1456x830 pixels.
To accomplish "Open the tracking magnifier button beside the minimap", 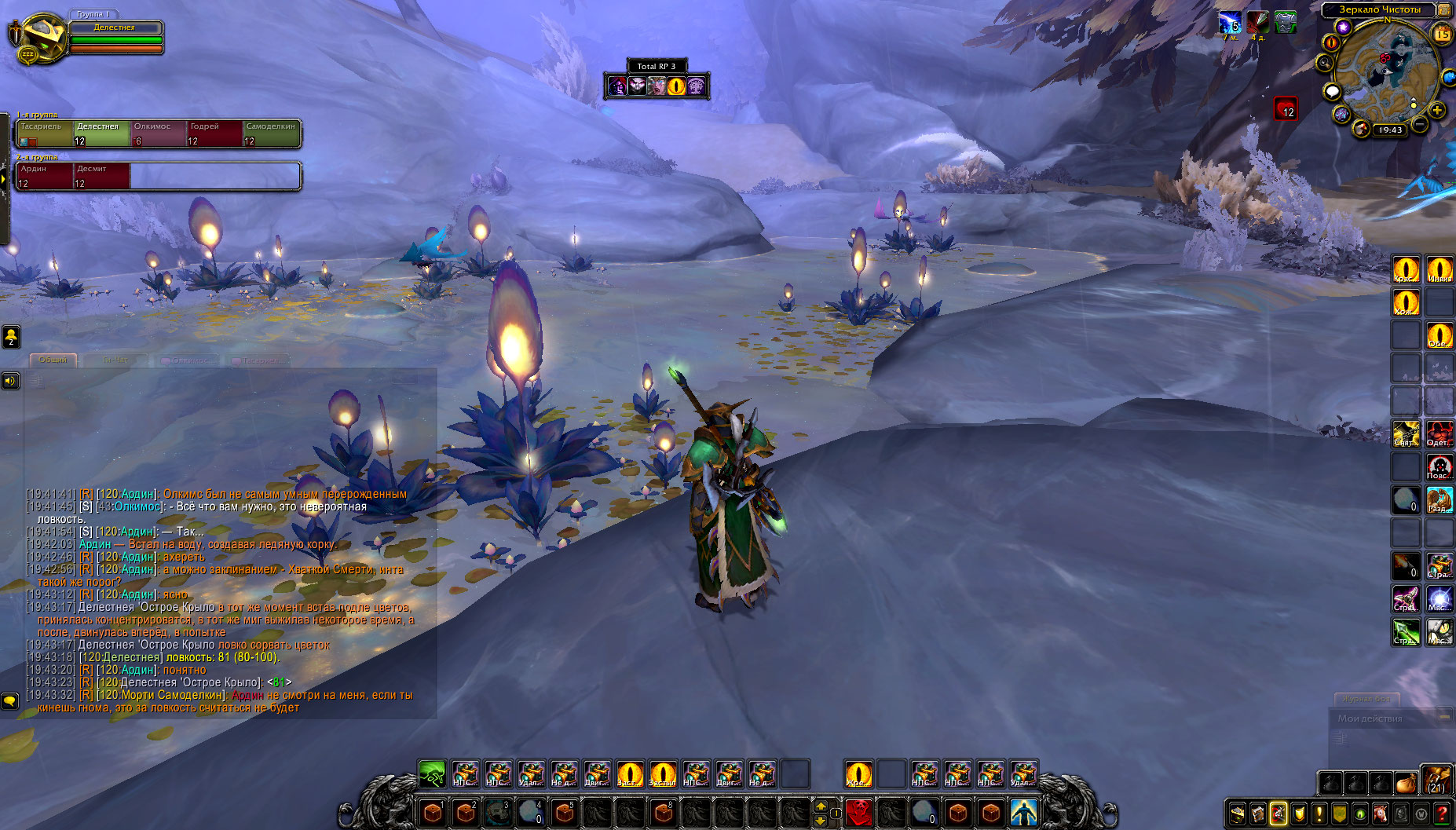I will pos(1326,63).
